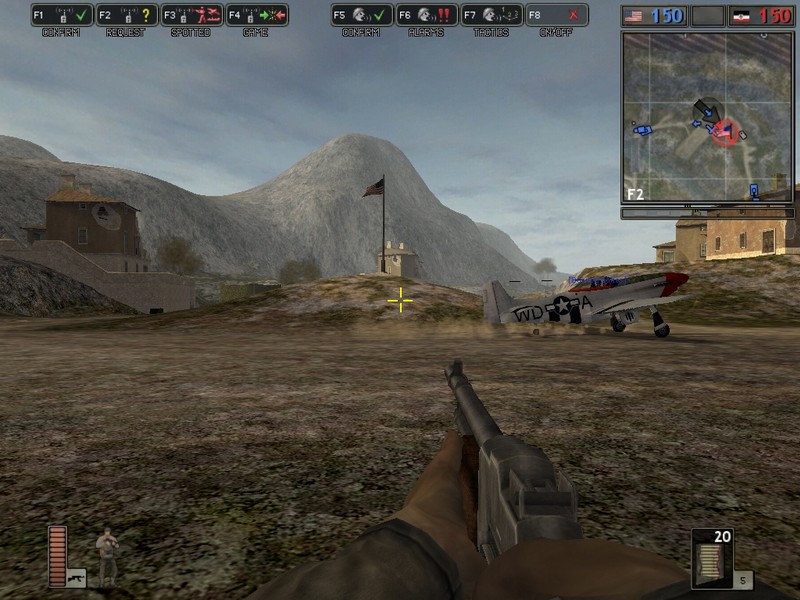The height and width of the screenshot is (600, 800).
Task: Choose the F3 Spotted radio command
Action: pyautogui.click(x=191, y=15)
